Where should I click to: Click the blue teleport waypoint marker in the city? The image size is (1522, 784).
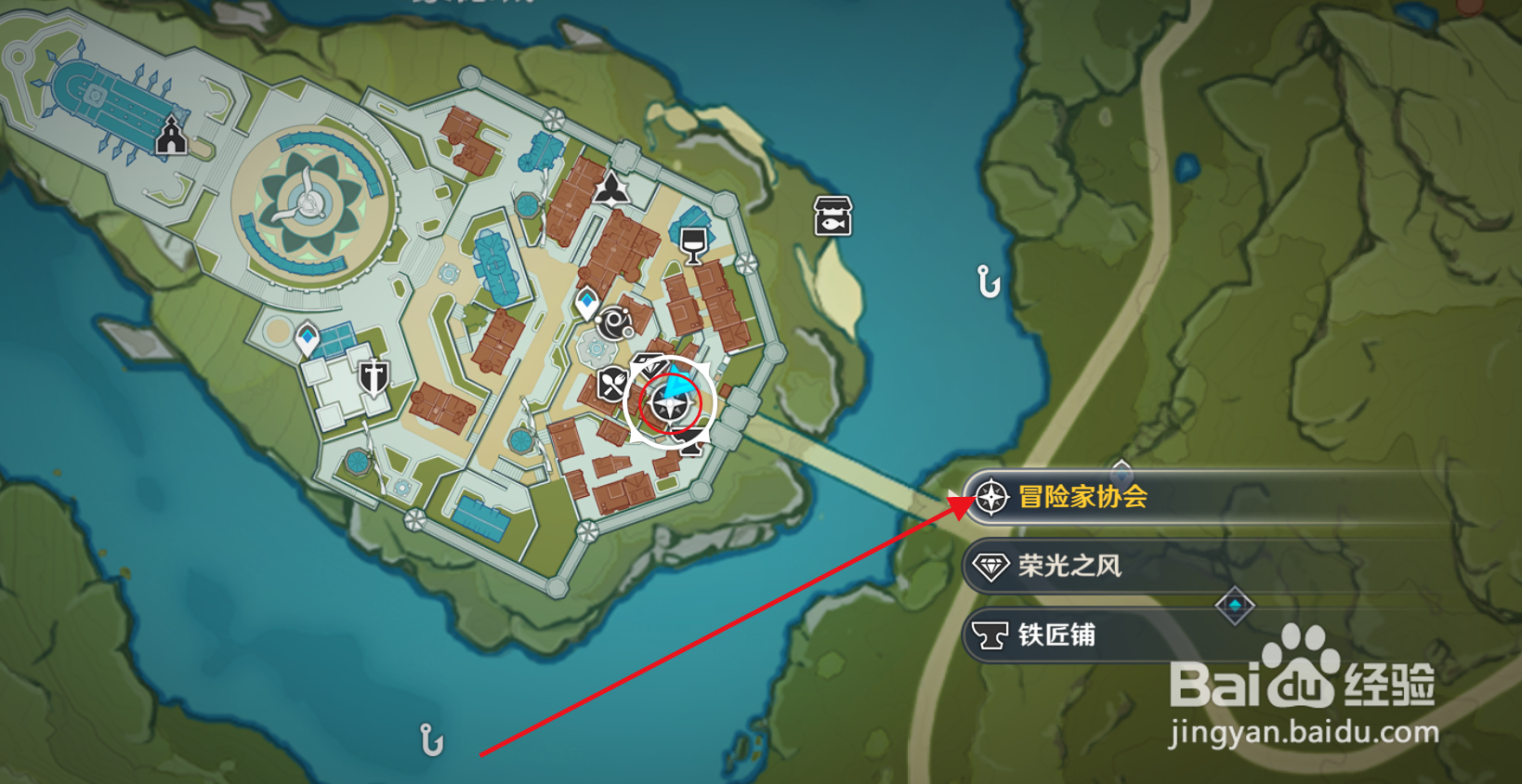click(585, 299)
